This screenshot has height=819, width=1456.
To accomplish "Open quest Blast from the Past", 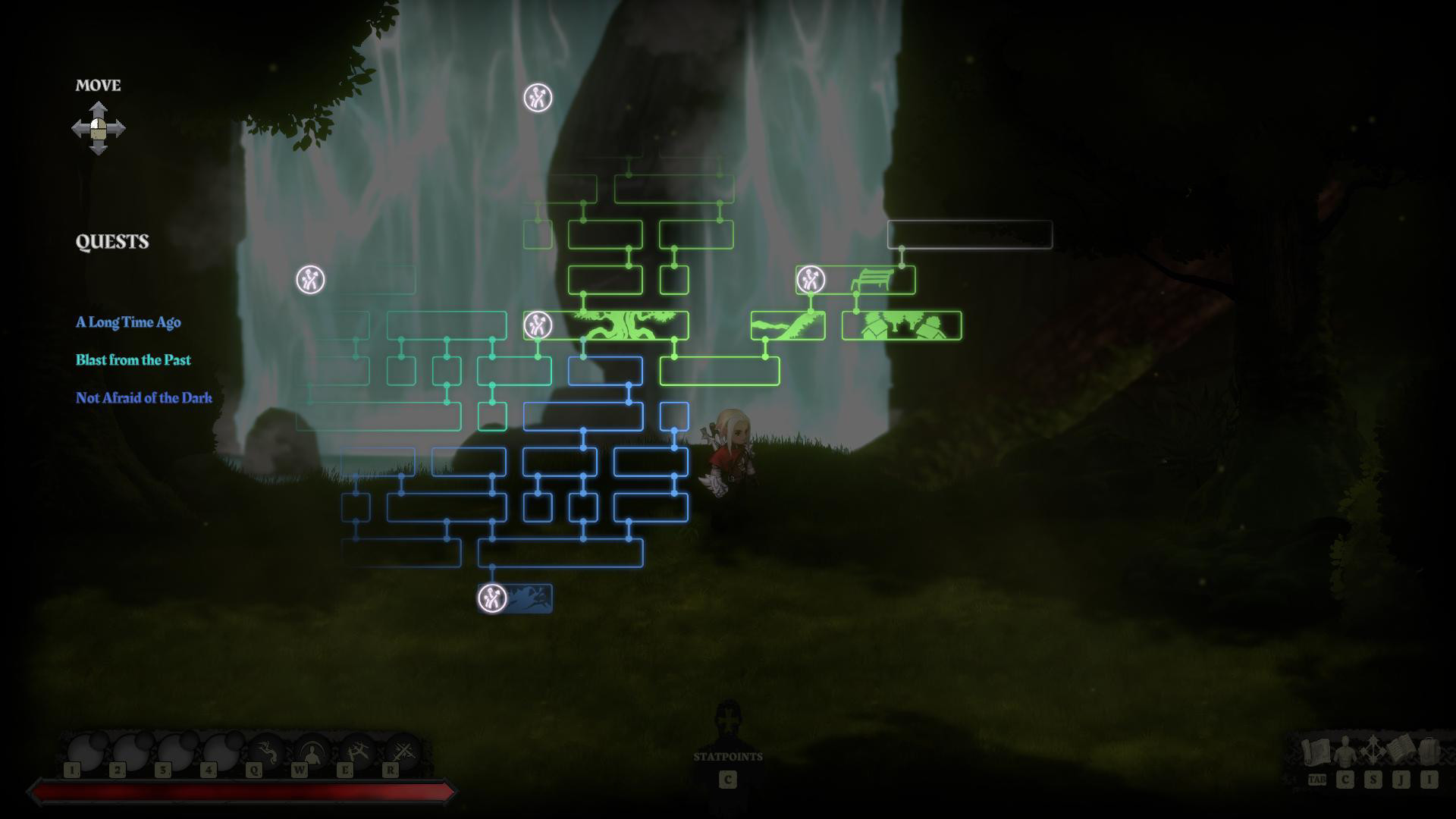I will click(133, 360).
